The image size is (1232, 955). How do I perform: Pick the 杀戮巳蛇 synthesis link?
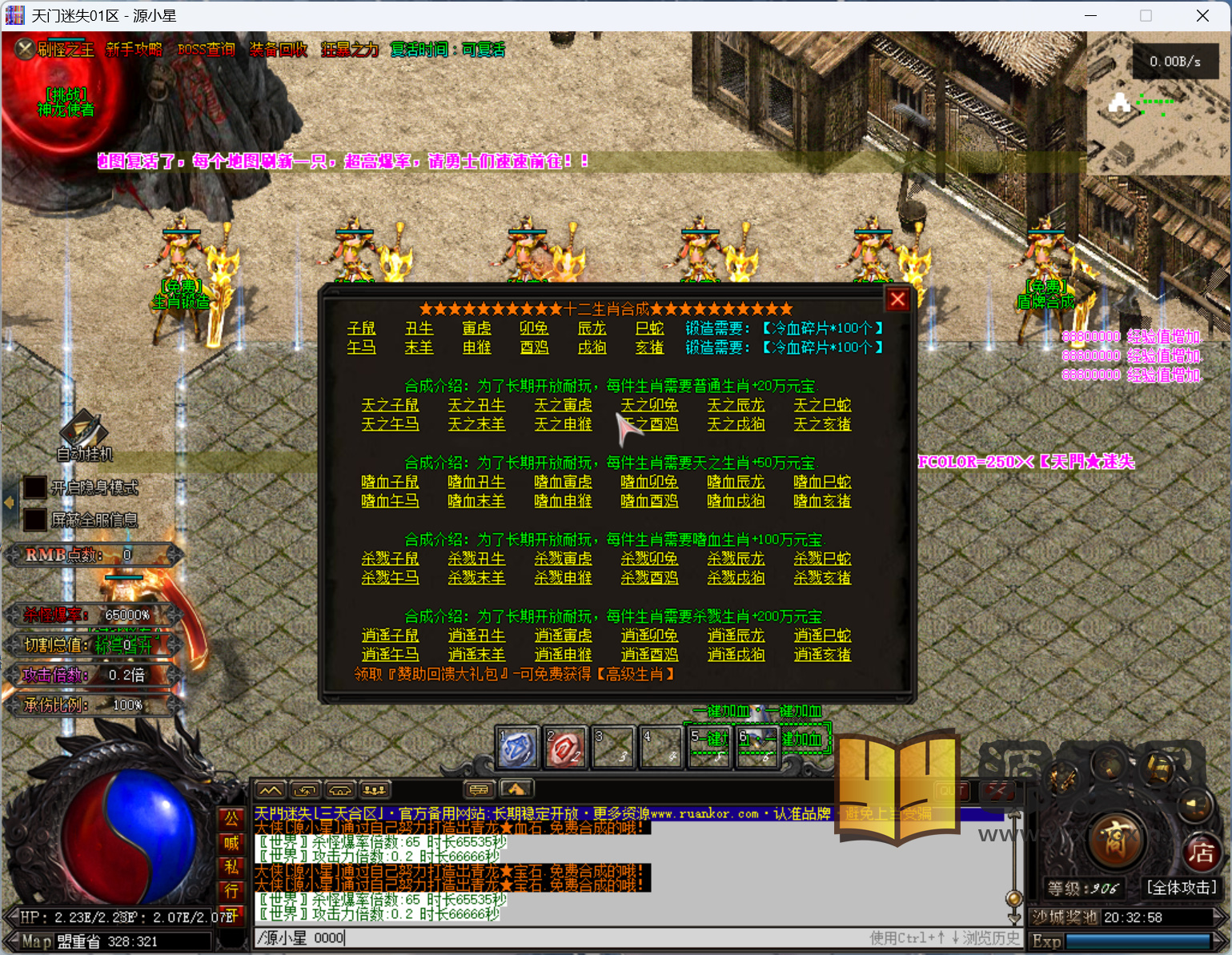click(x=822, y=559)
